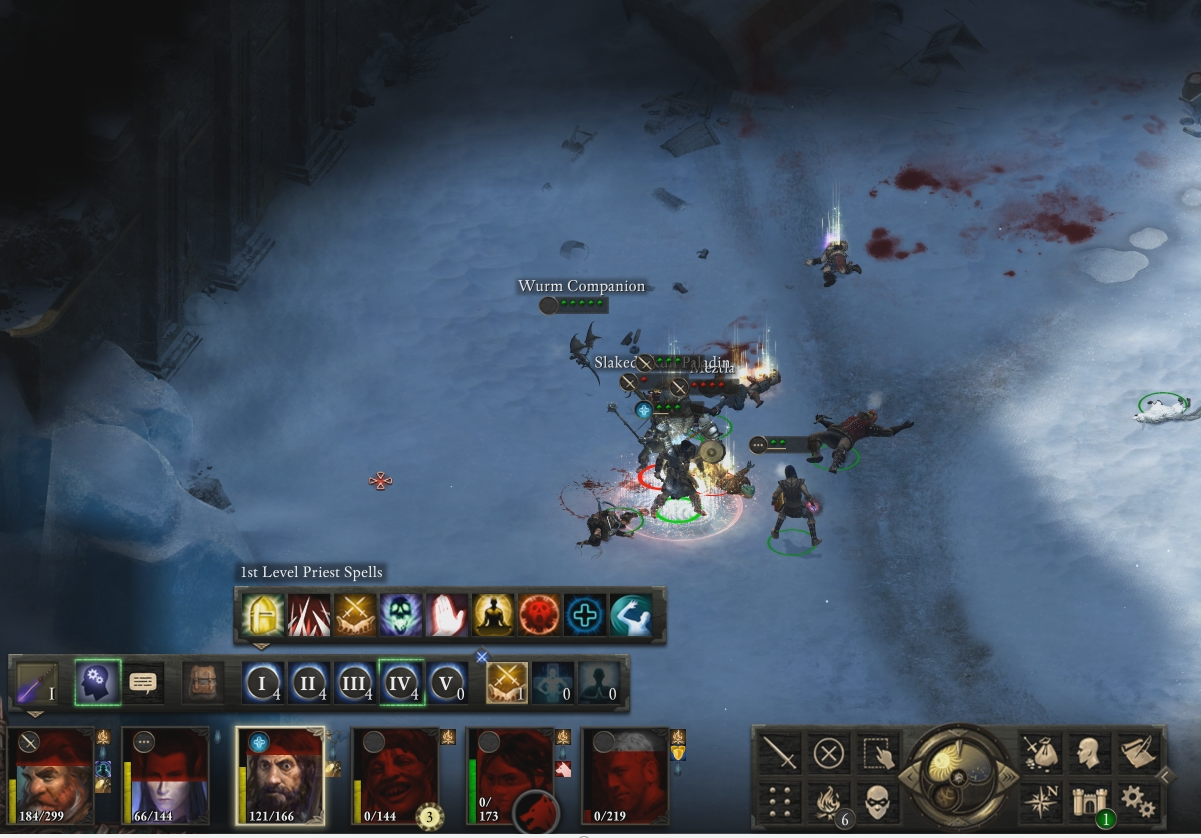Rest using the campfire button
1201x838 pixels.
coord(829,801)
